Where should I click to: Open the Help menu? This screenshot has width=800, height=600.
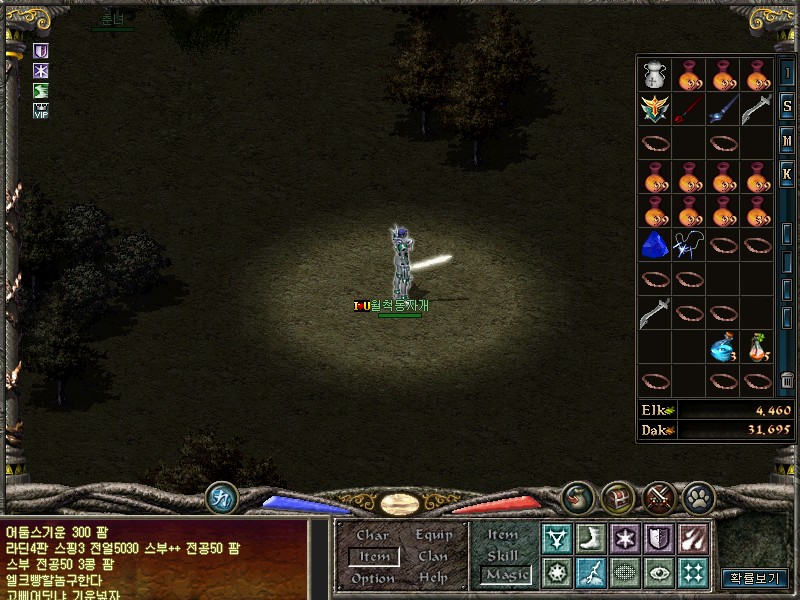tap(433, 578)
